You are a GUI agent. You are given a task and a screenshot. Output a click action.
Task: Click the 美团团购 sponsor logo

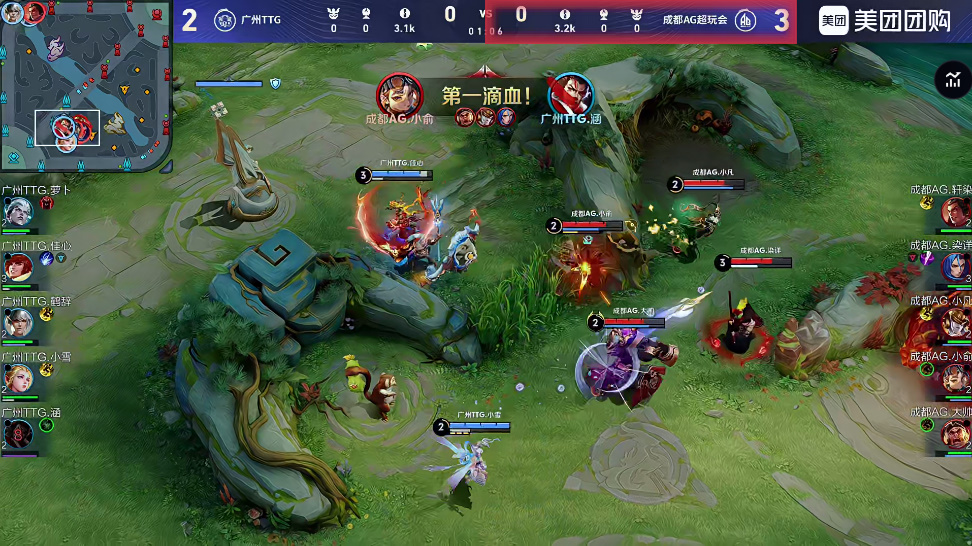[884, 21]
